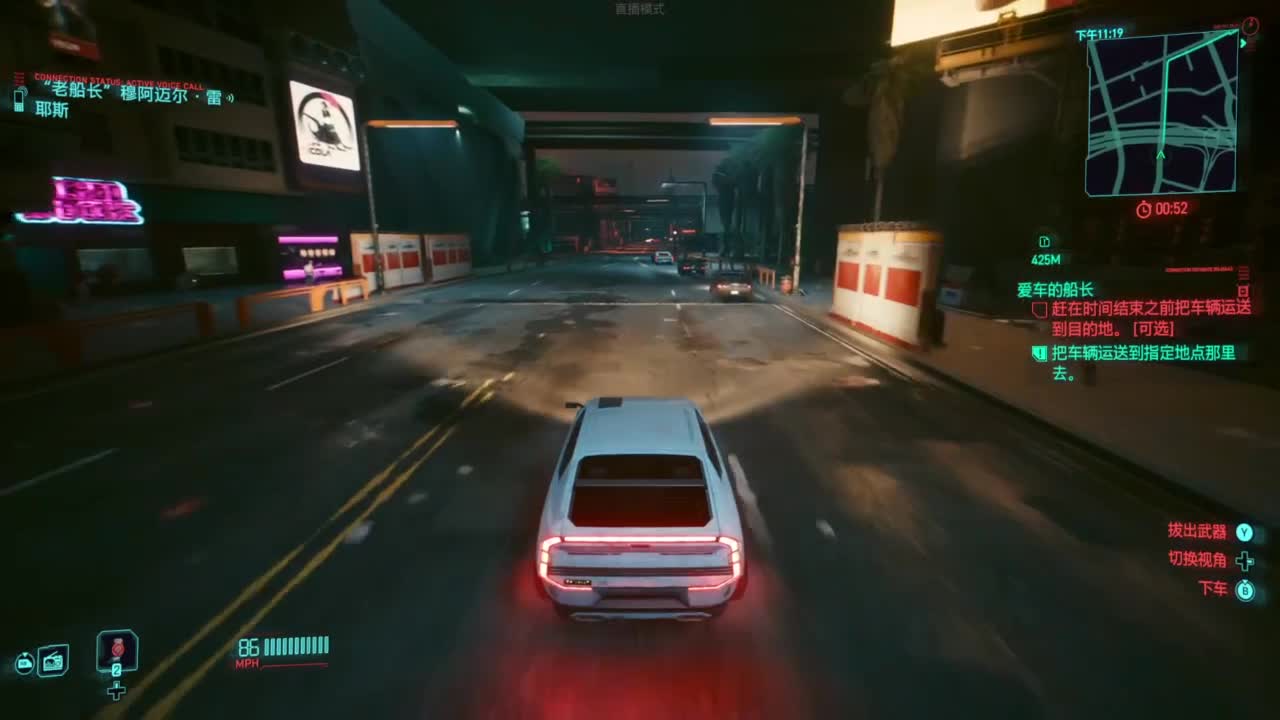The image size is (1280, 720).
Task: Click the 下车 exit vehicle text prompt
Action: [1212, 591]
